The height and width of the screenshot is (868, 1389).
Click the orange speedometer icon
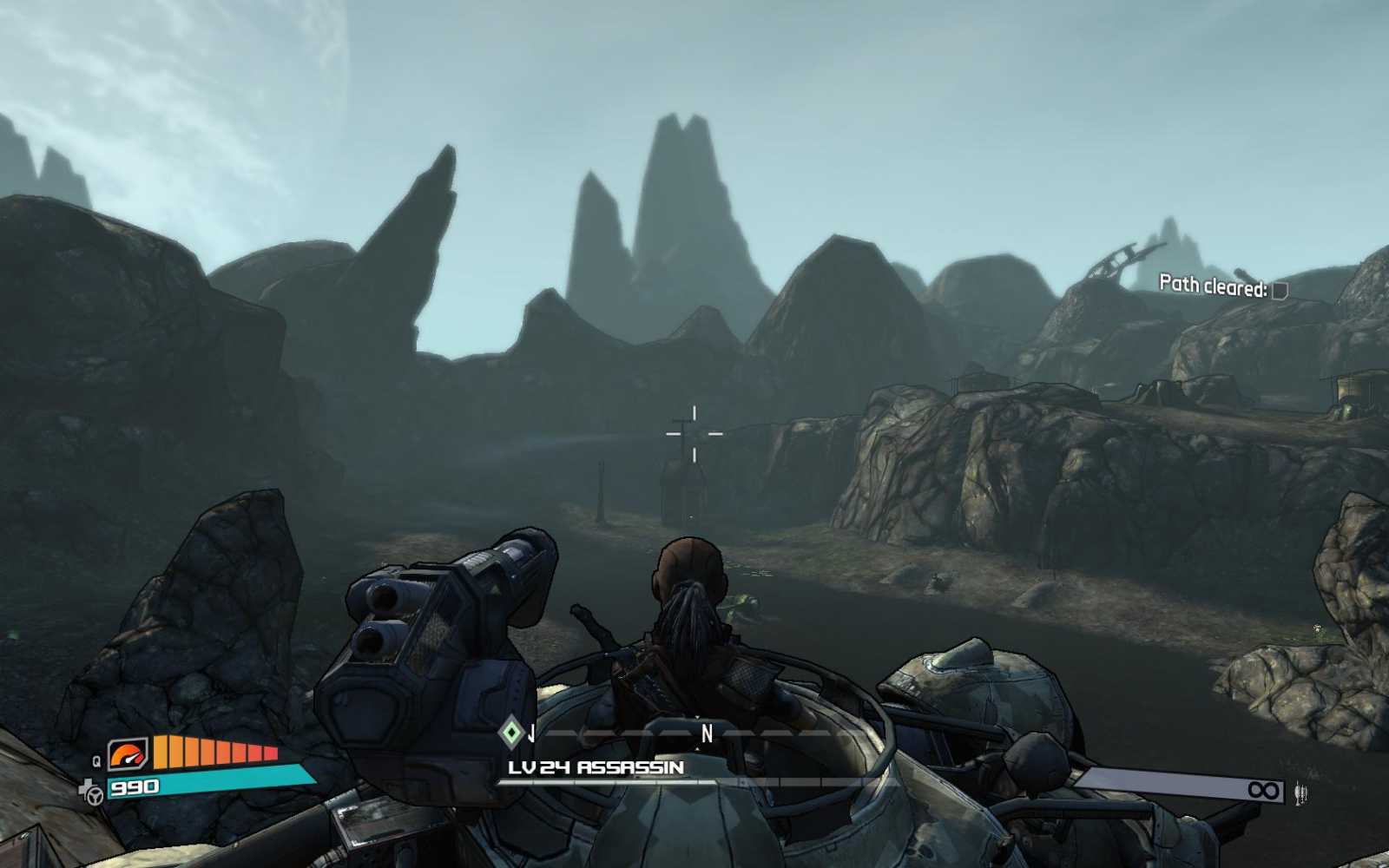[x=127, y=755]
